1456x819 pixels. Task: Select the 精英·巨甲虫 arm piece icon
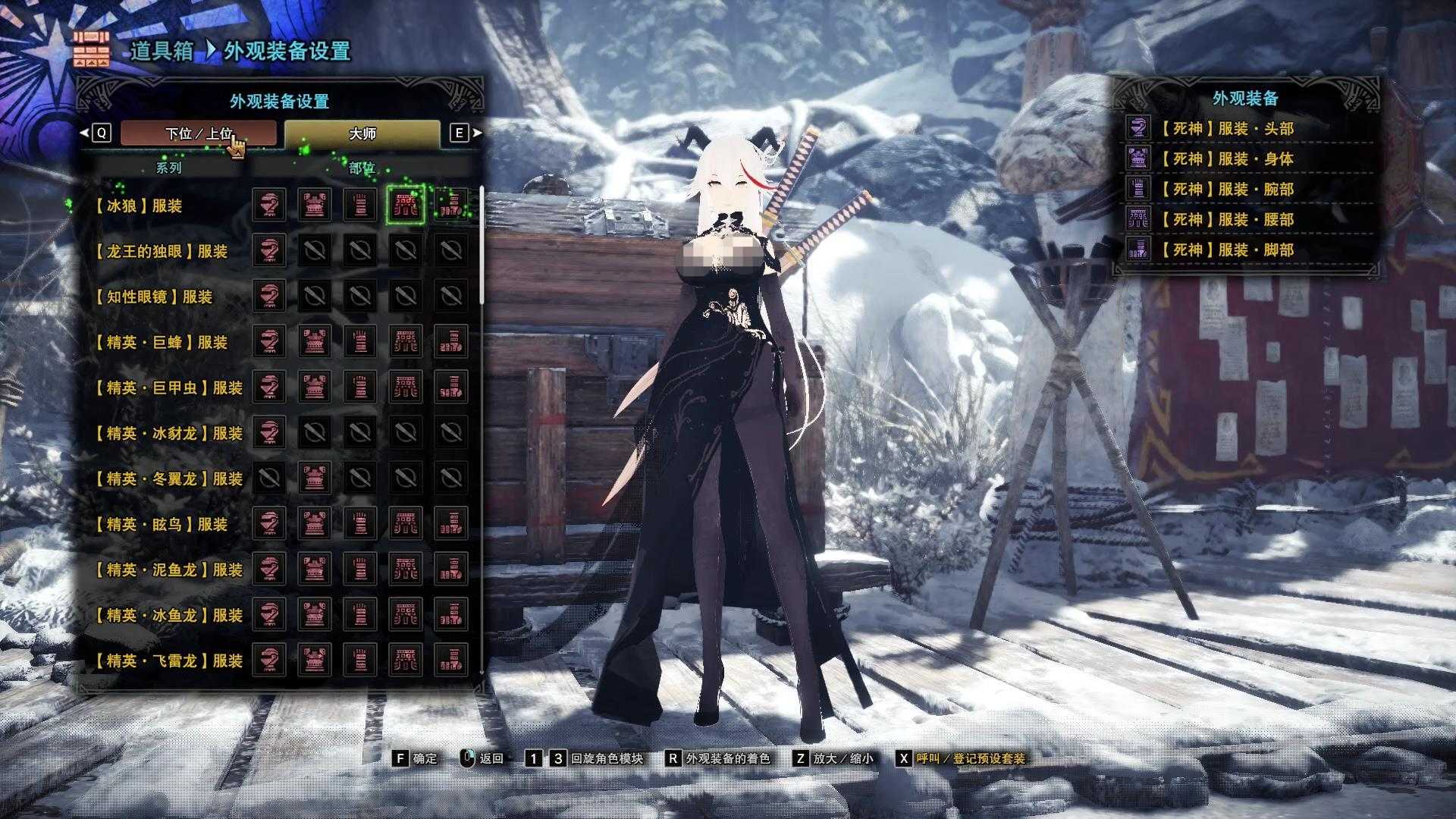point(359,388)
